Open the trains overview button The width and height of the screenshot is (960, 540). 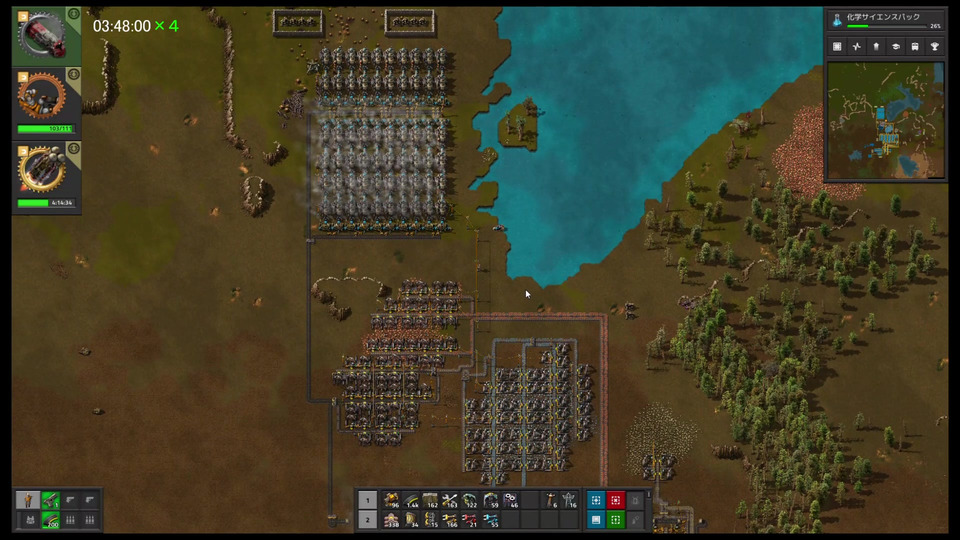[915, 46]
